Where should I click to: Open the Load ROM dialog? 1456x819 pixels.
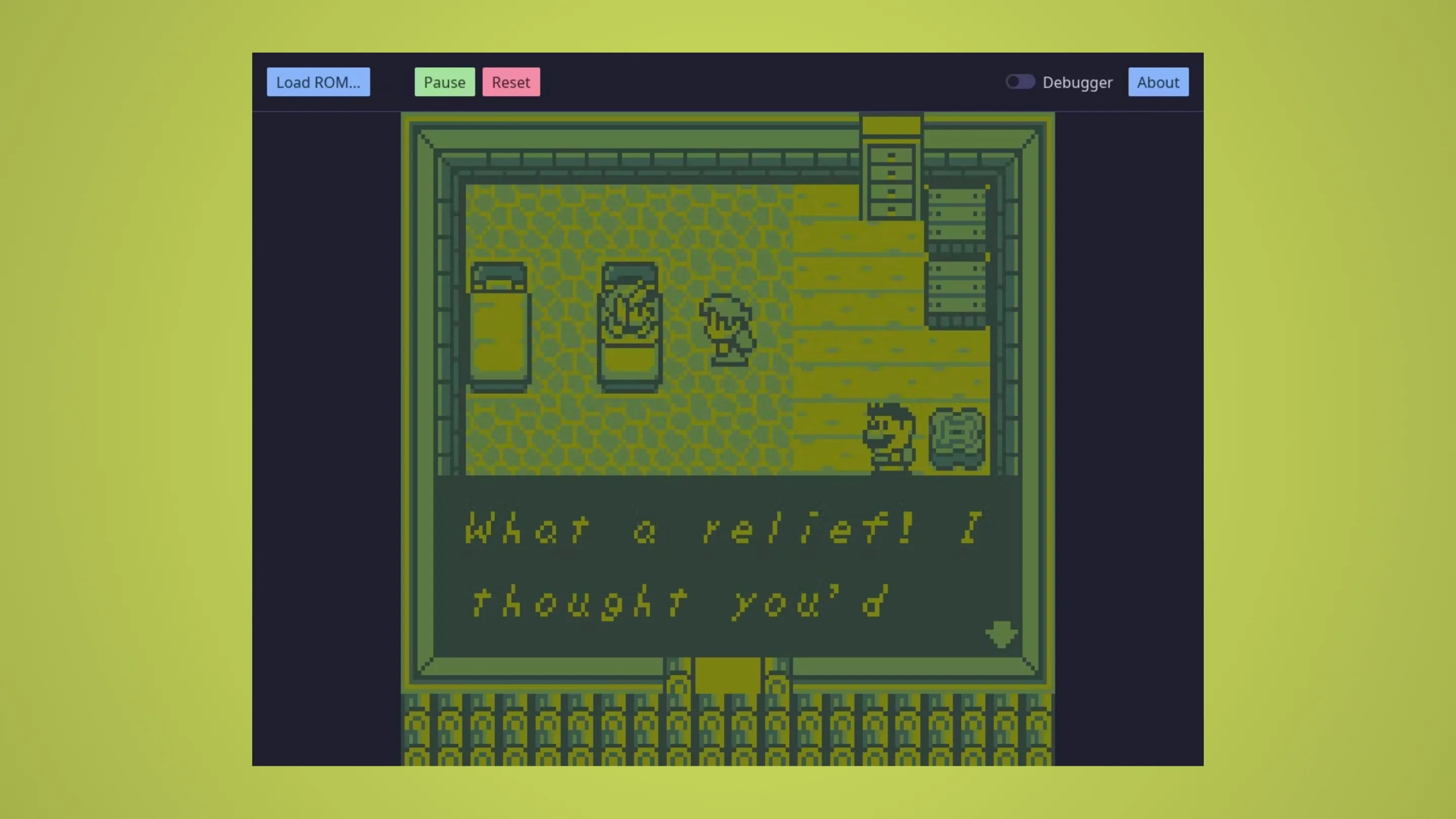(318, 82)
